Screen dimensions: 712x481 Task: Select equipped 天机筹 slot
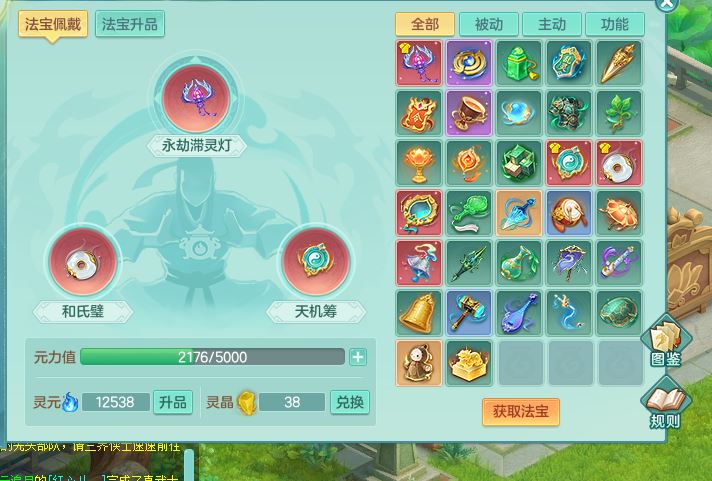pyautogui.click(x=316, y=262)
